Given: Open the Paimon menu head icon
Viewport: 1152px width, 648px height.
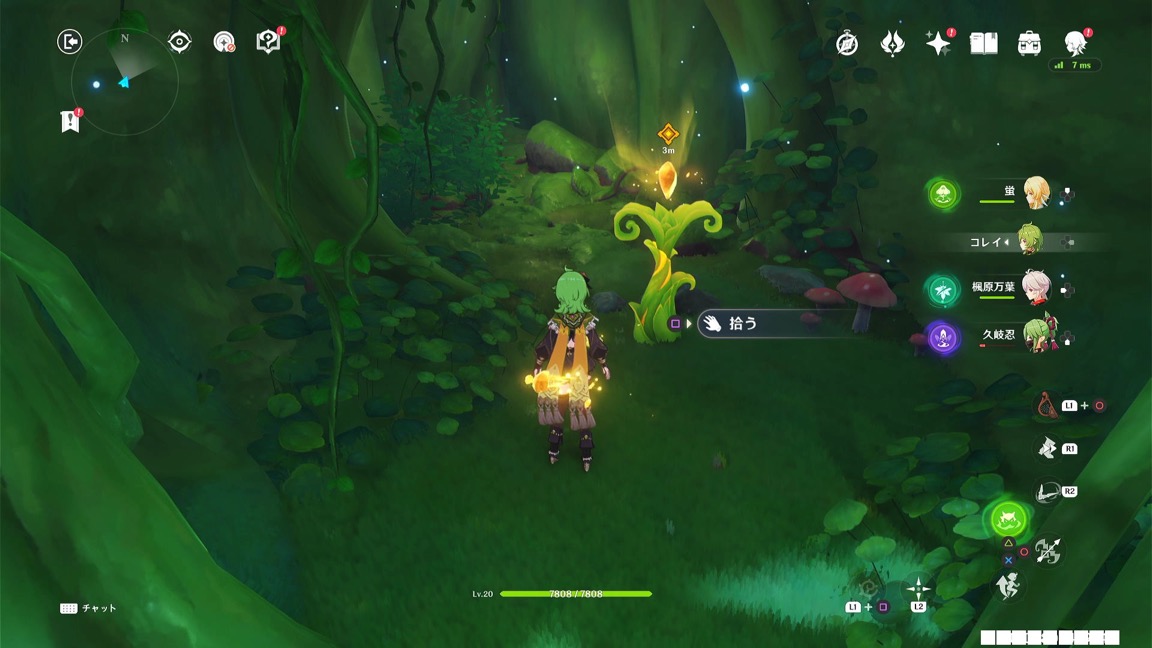Looking at the screenshot, I should (x=1075, y=42).
